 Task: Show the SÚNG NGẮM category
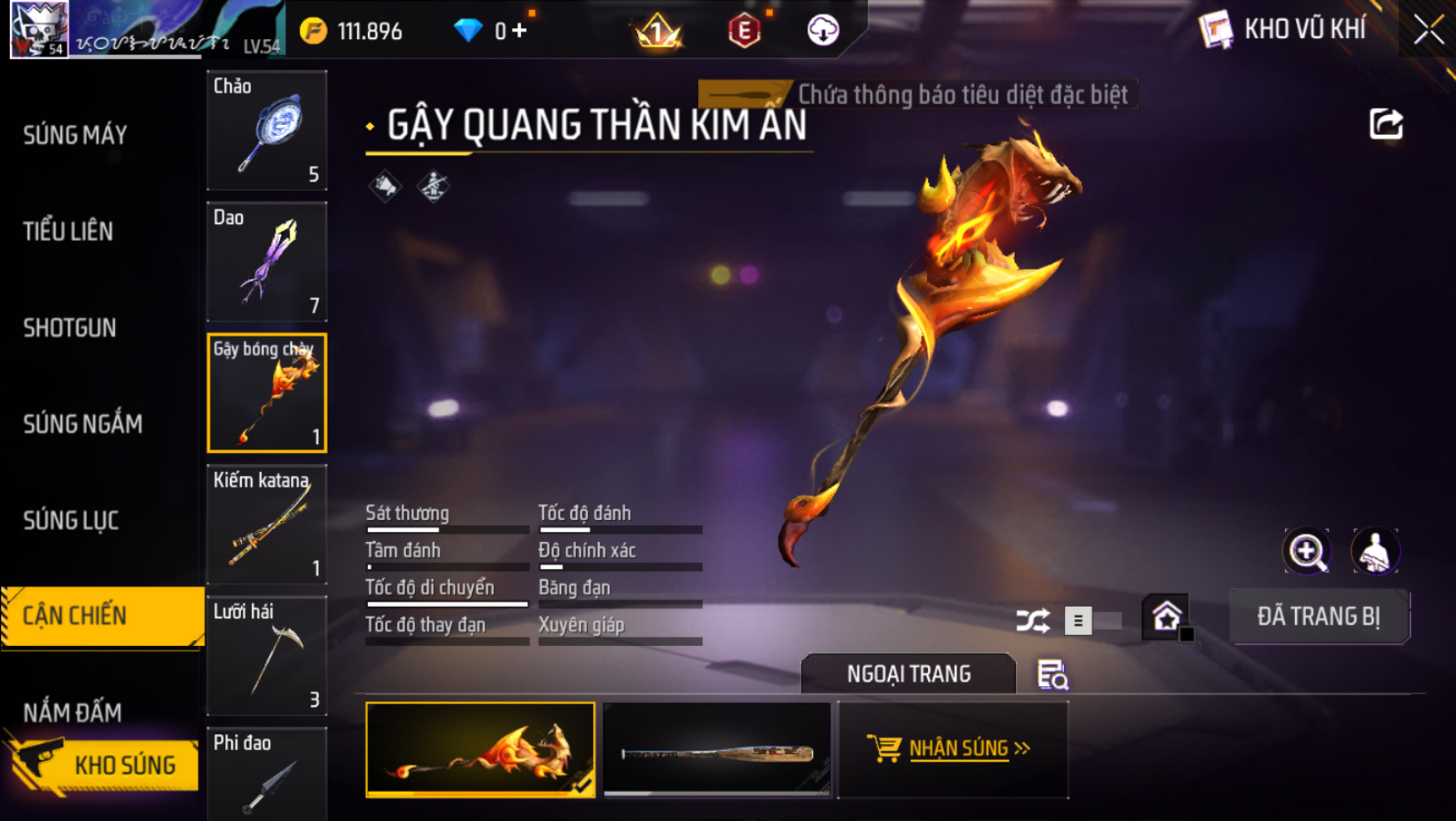pyautogui.click(x=83, y=424)
